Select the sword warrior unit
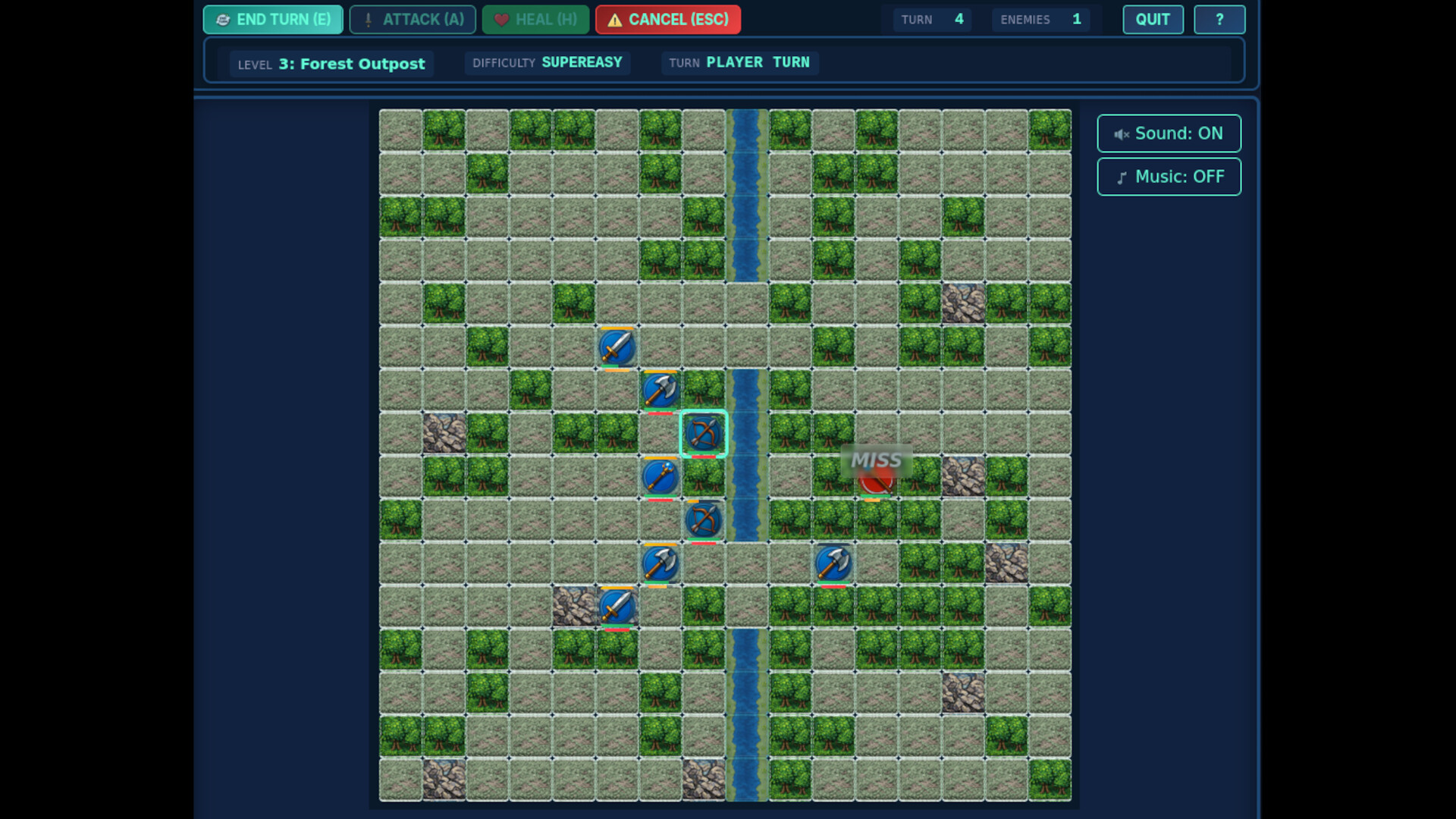1456x819 pixels. coord(617,347)
